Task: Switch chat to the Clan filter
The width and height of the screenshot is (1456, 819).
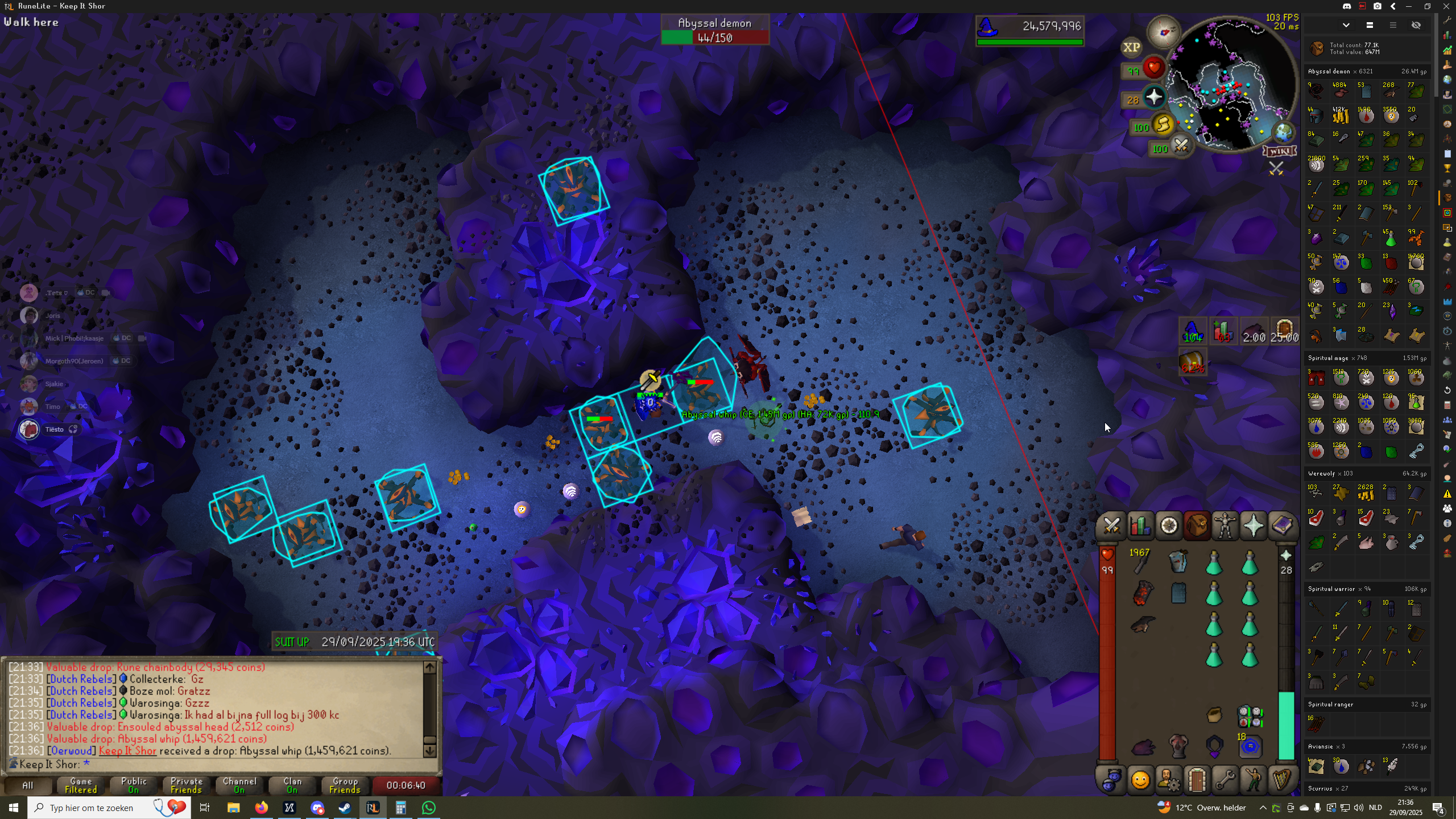Action: click(292, 785)
